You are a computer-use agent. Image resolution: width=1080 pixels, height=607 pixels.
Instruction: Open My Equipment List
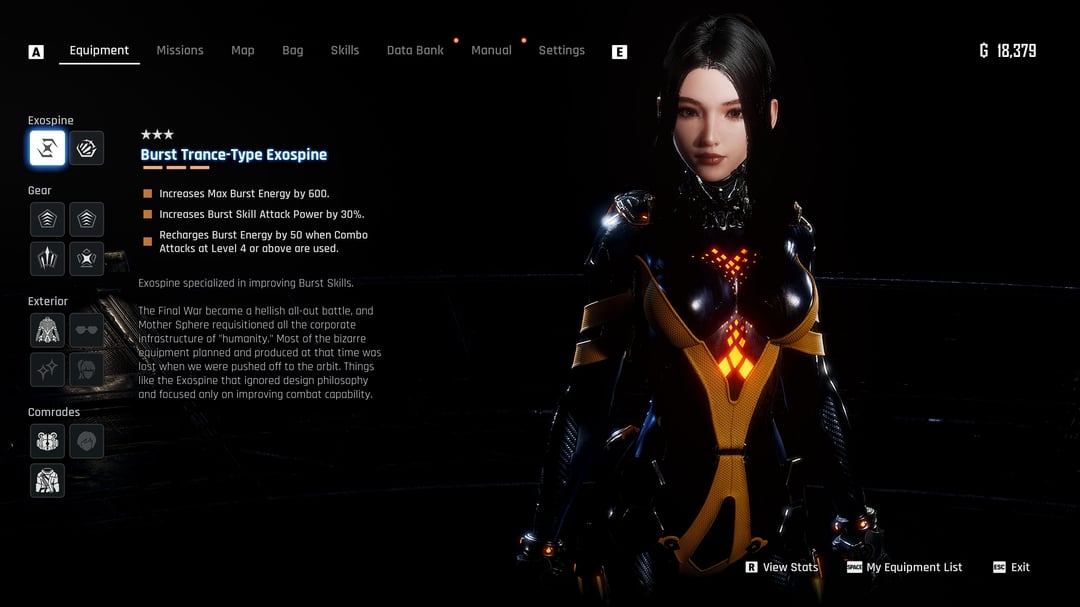[x=914, y=567]
